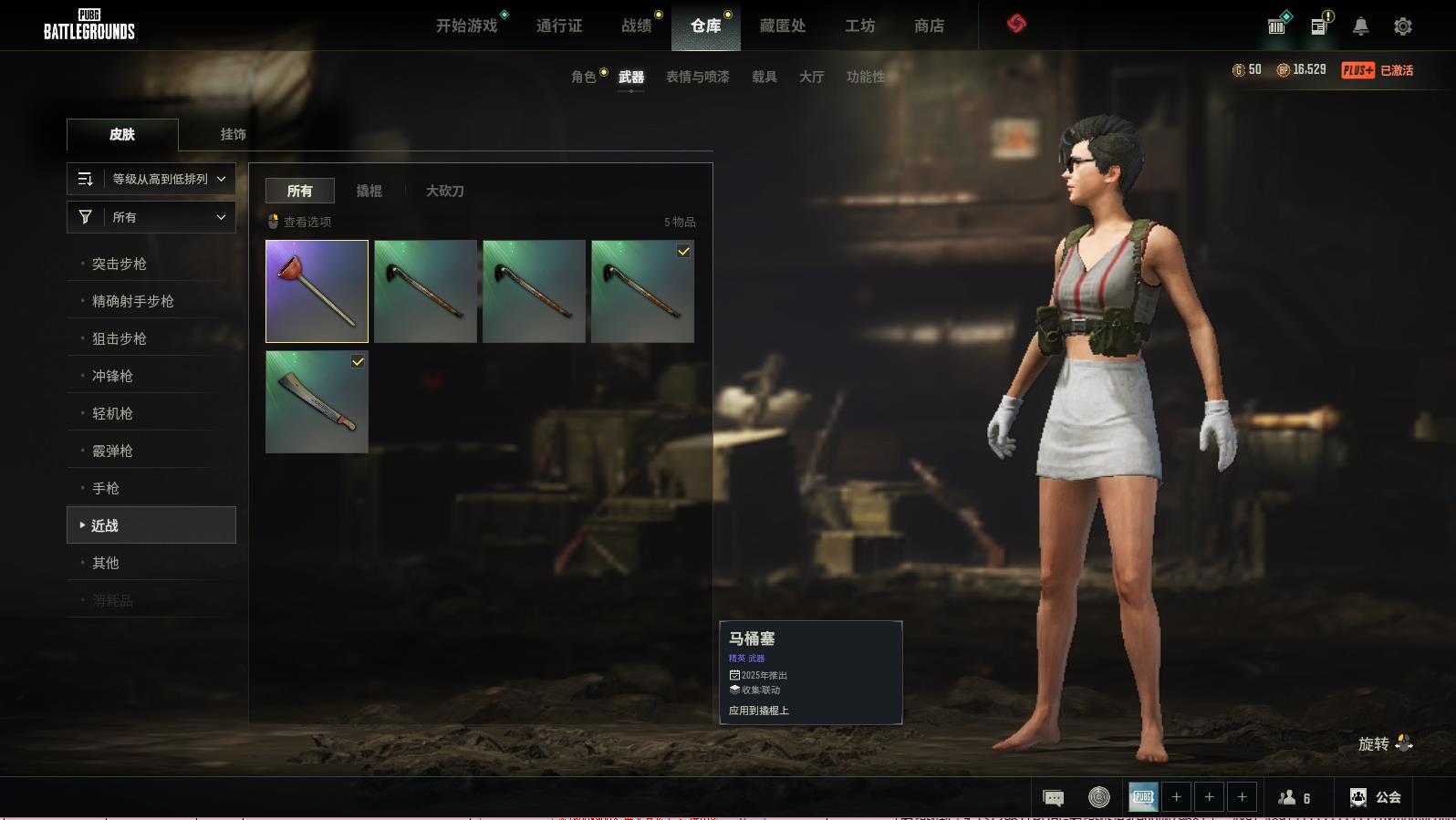This screenshot has width=1456, height=820.
Task: Open the settings gear icon
Action: [x=1403, y=26]
